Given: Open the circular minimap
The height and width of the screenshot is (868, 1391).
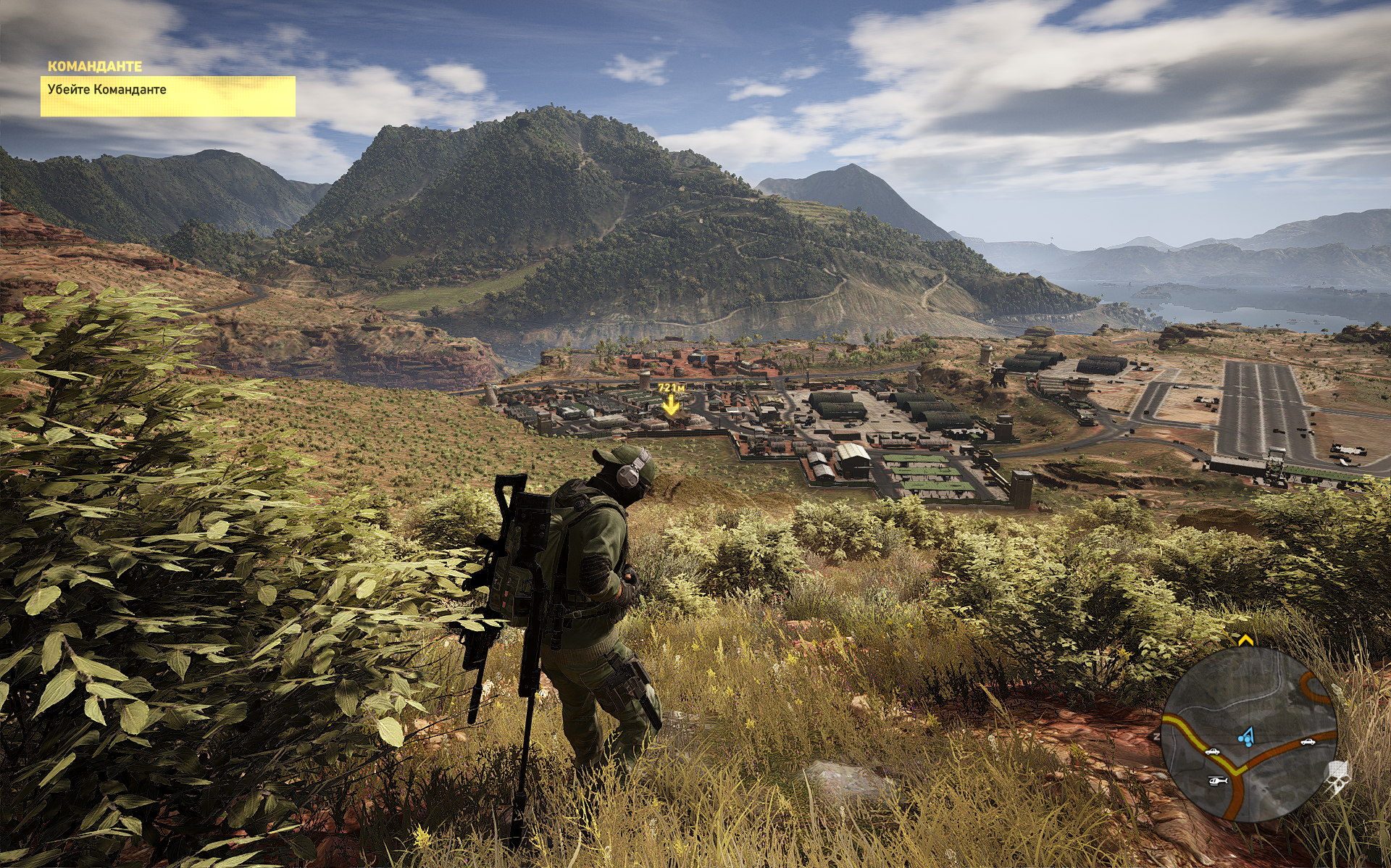Looking at the screenshot, I should (1249, 733).
